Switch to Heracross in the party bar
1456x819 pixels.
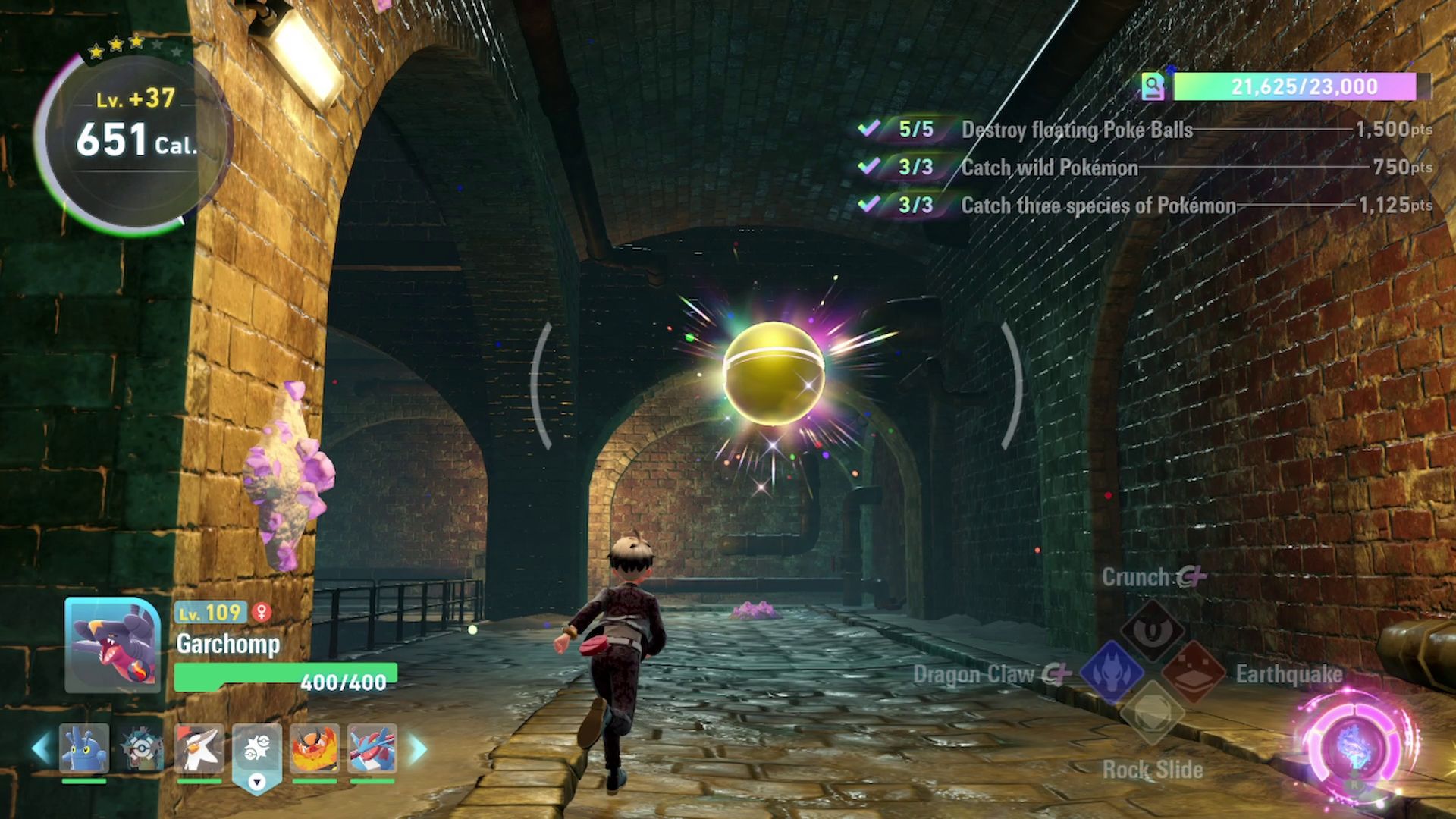(83, 748)
